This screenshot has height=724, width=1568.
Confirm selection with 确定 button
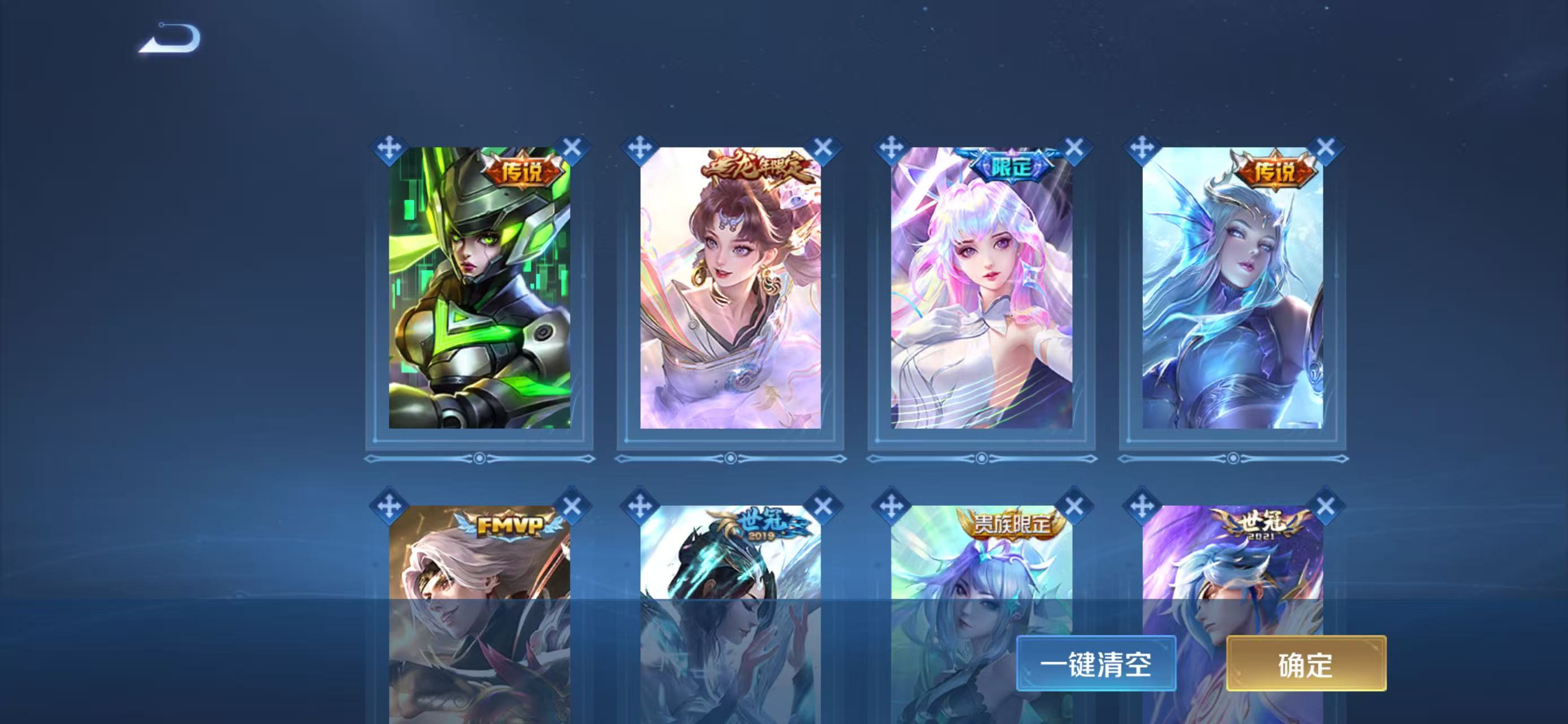pos(1306,663)
